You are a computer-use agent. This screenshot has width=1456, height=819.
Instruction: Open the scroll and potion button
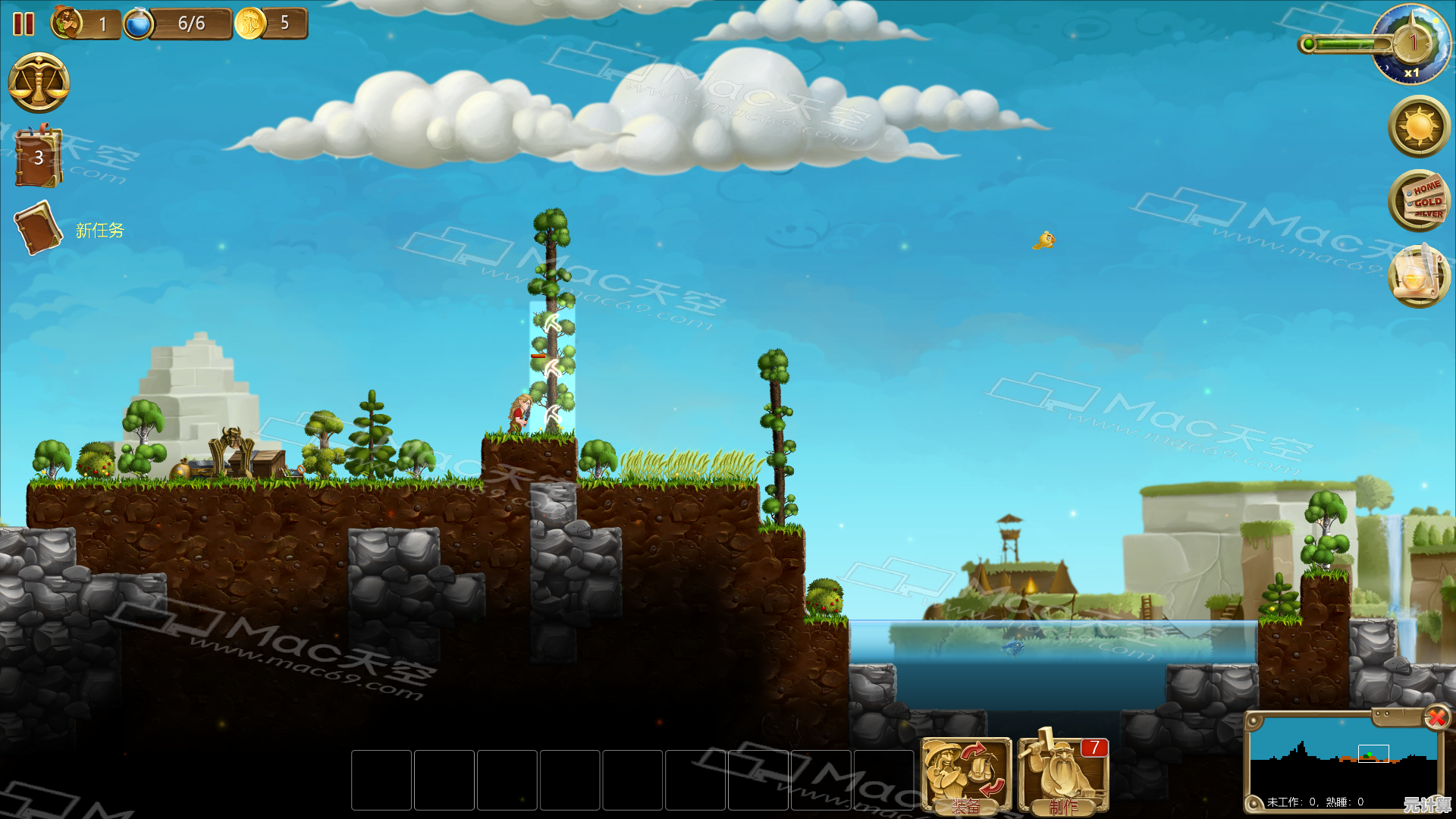[1419, 277]
